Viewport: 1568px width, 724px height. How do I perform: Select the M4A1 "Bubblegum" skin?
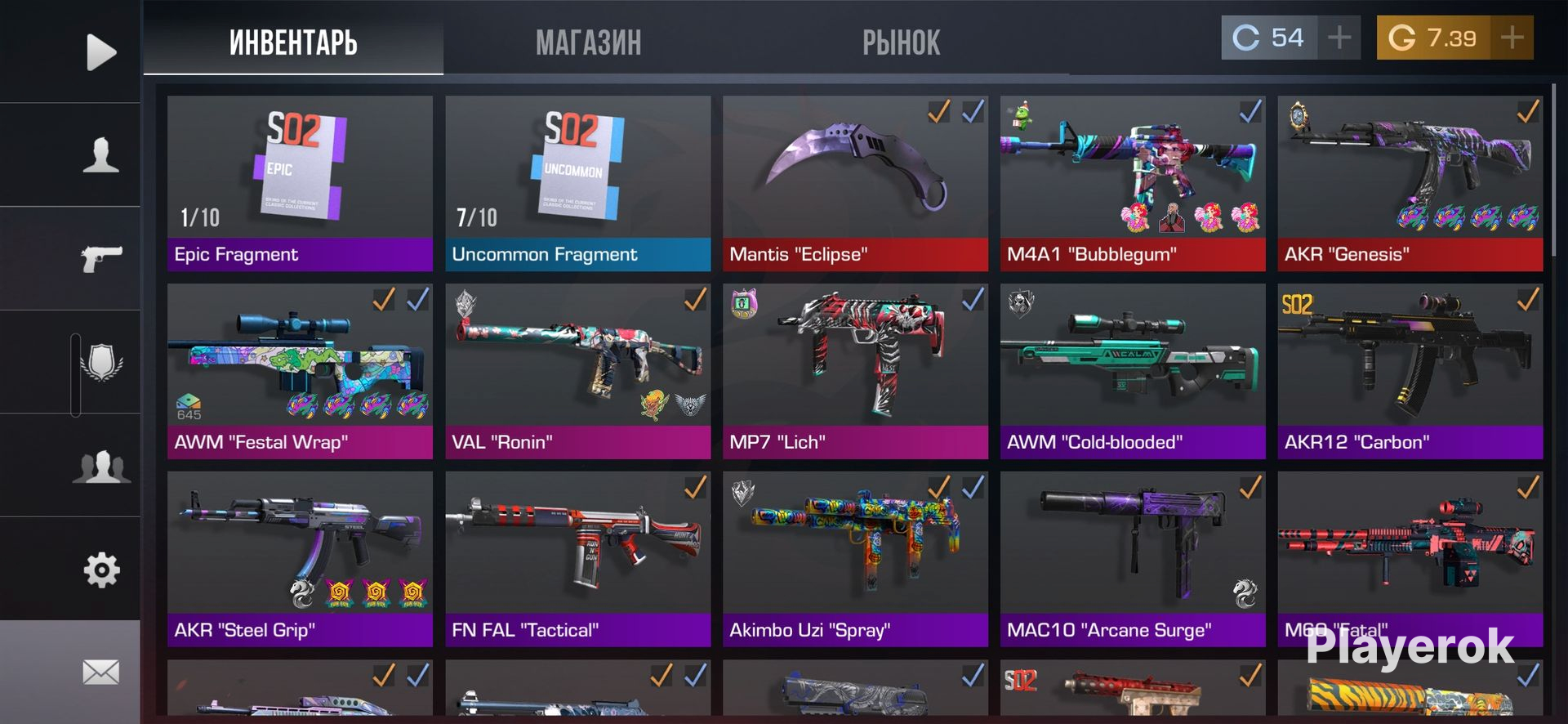[1133, 183]
